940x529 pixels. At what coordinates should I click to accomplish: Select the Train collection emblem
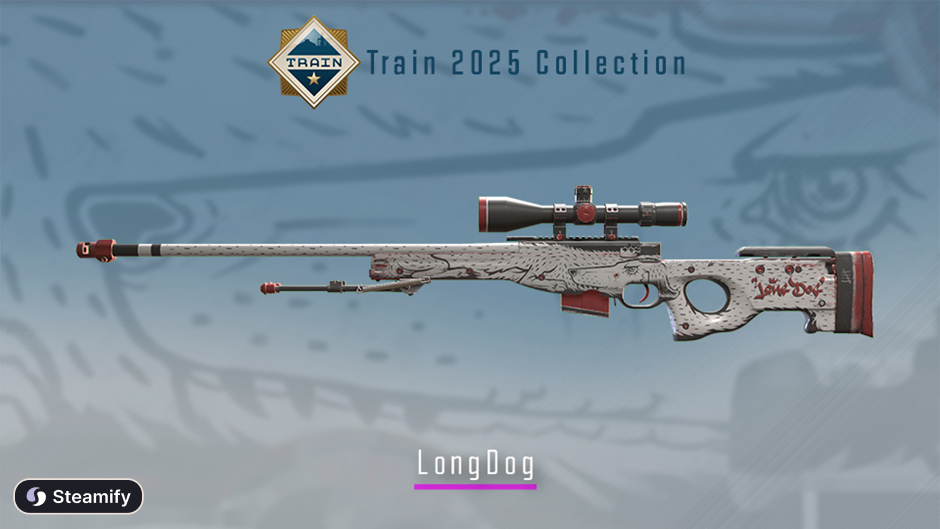(313, 62)
